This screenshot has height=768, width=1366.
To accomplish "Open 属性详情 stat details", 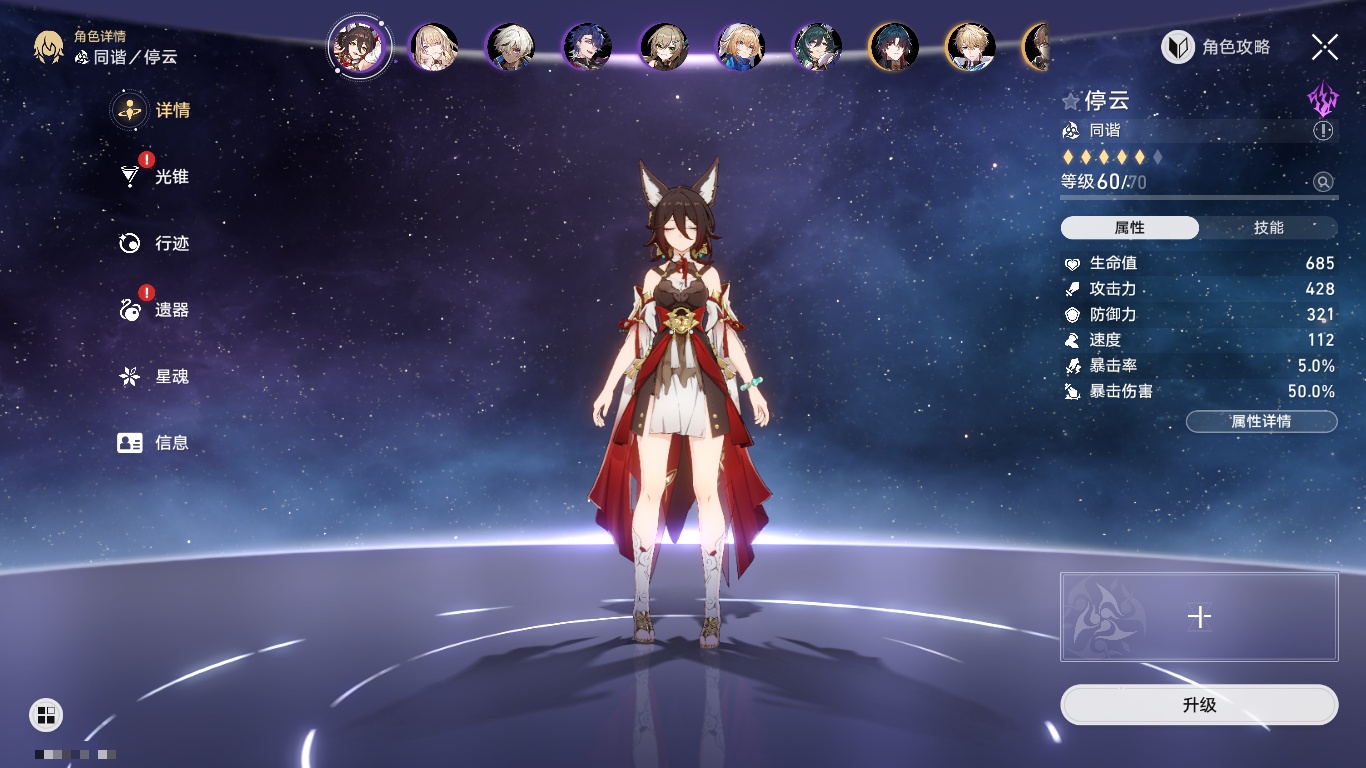I will tap(1261, 421).
